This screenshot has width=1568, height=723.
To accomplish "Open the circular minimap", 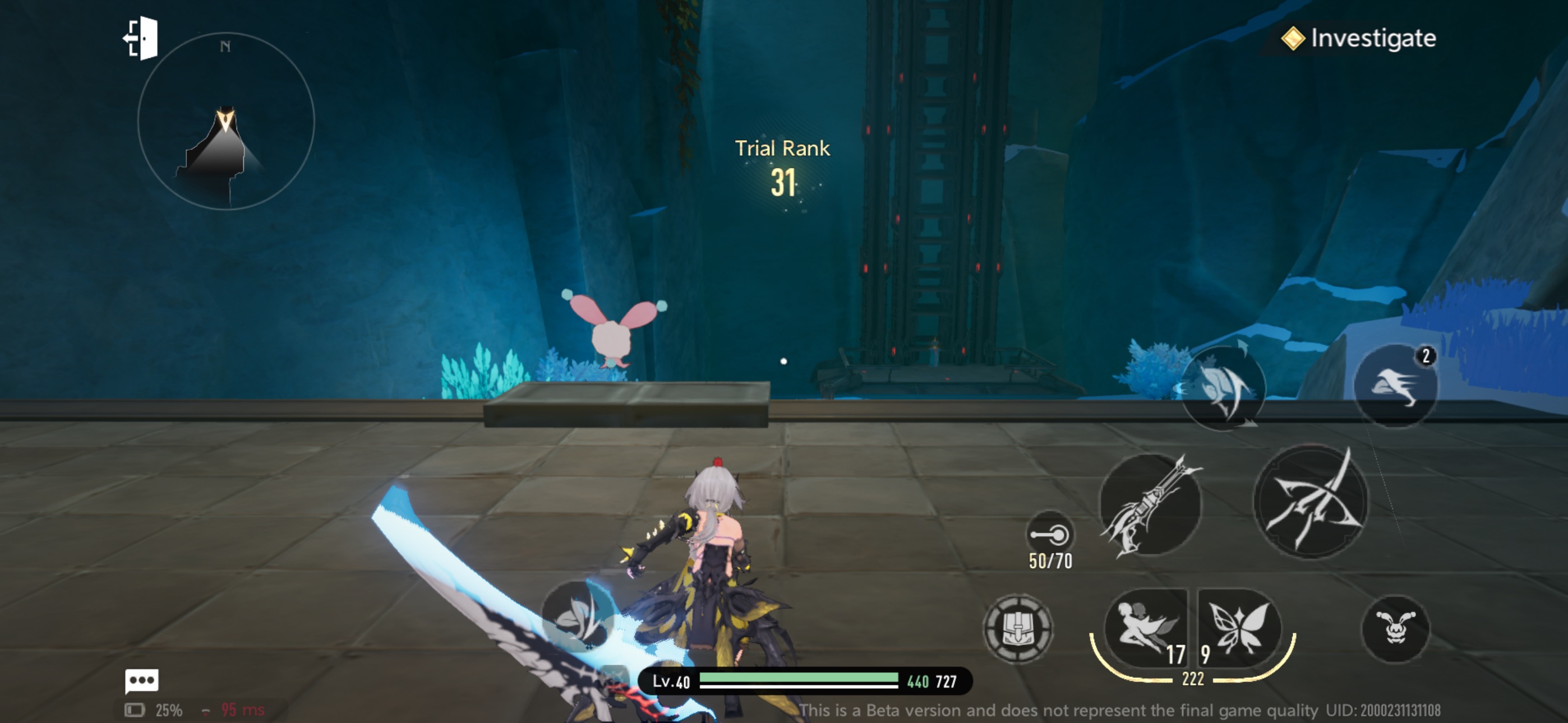I will (x=226, y=122).
